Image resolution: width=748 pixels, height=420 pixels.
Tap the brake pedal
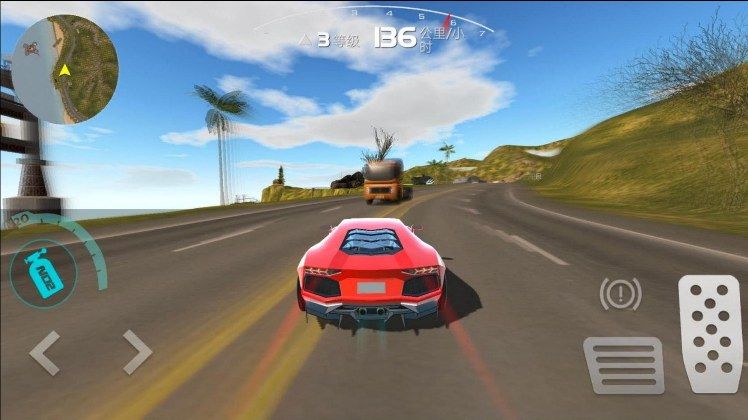tap(623, 364)
